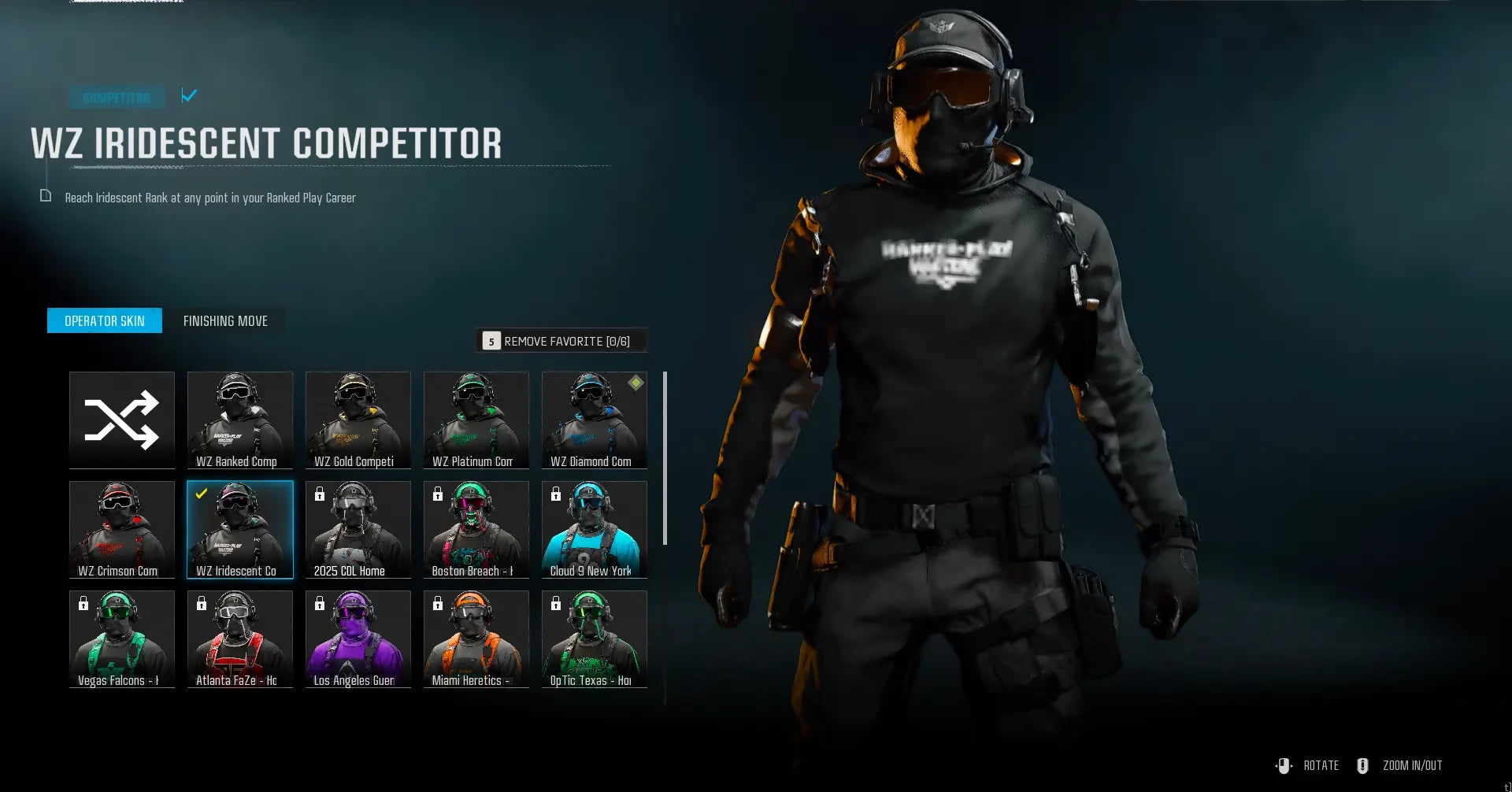1512x792 pixels.
Task: Click the skin list scrollbar
Action: pos(665,458)
